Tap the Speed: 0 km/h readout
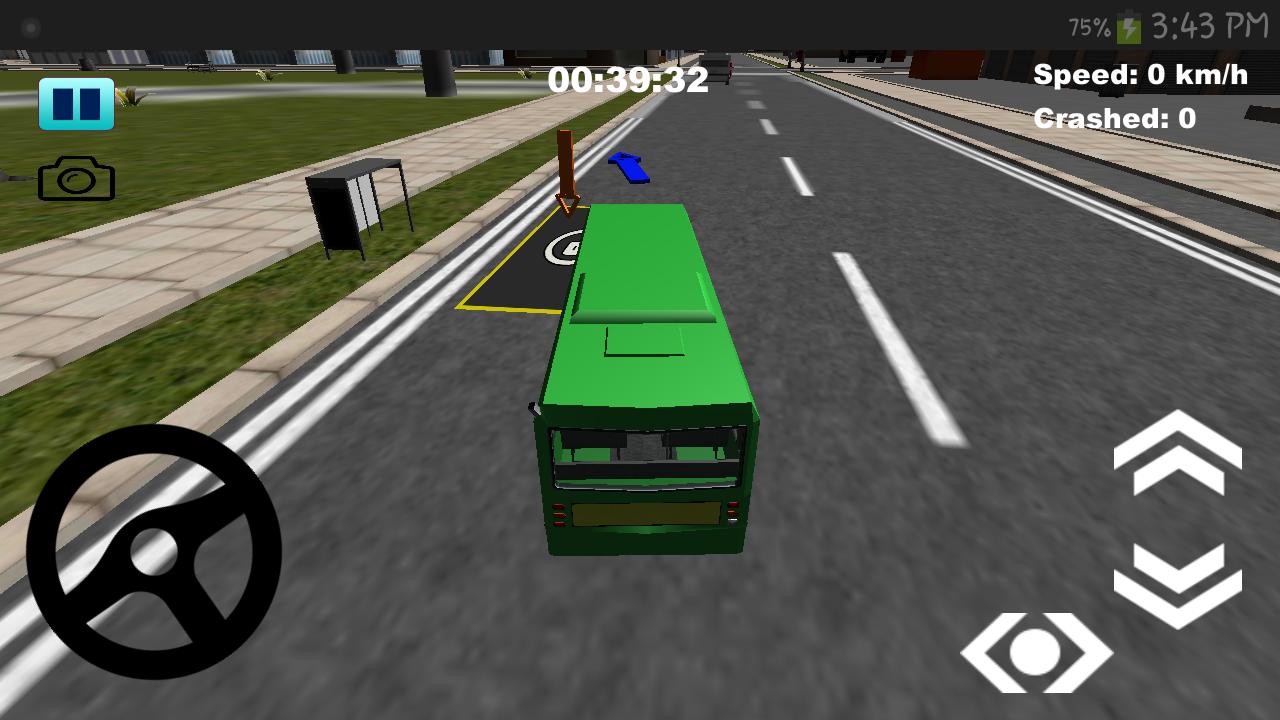This screenshot has width=1280, height=720. tap(1139, 73)
